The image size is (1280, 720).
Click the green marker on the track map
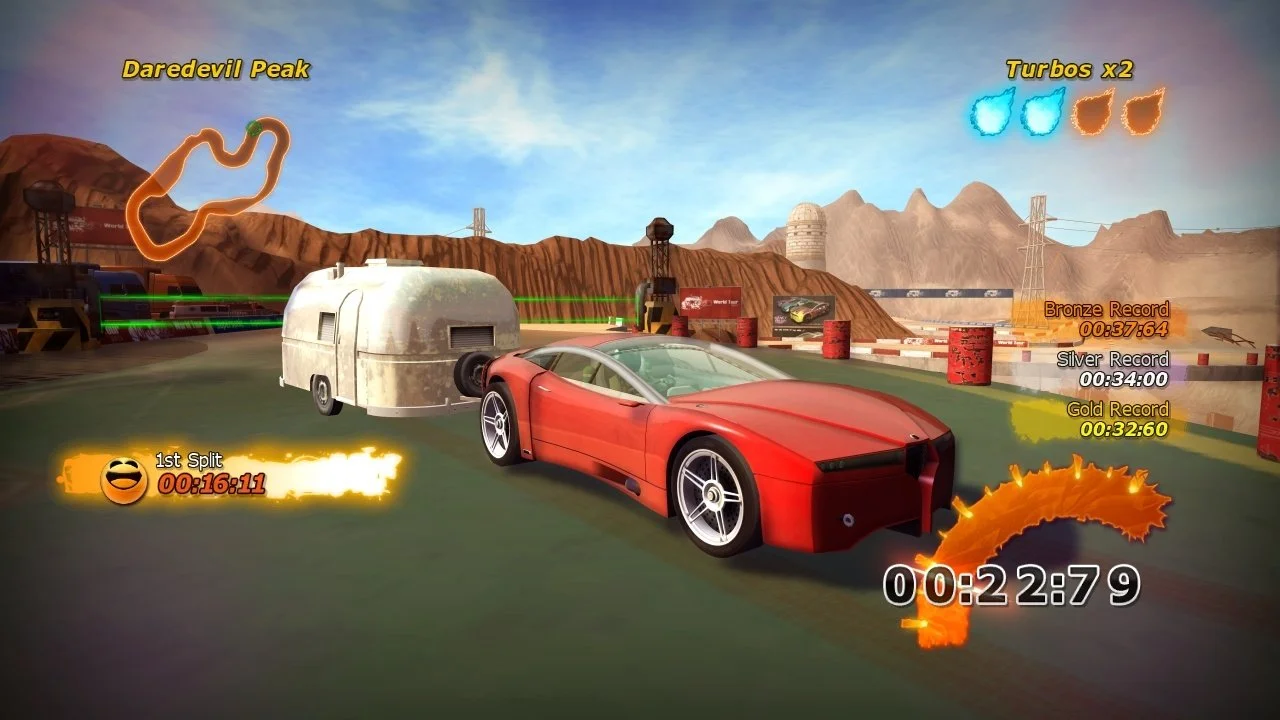click(252, 127)
